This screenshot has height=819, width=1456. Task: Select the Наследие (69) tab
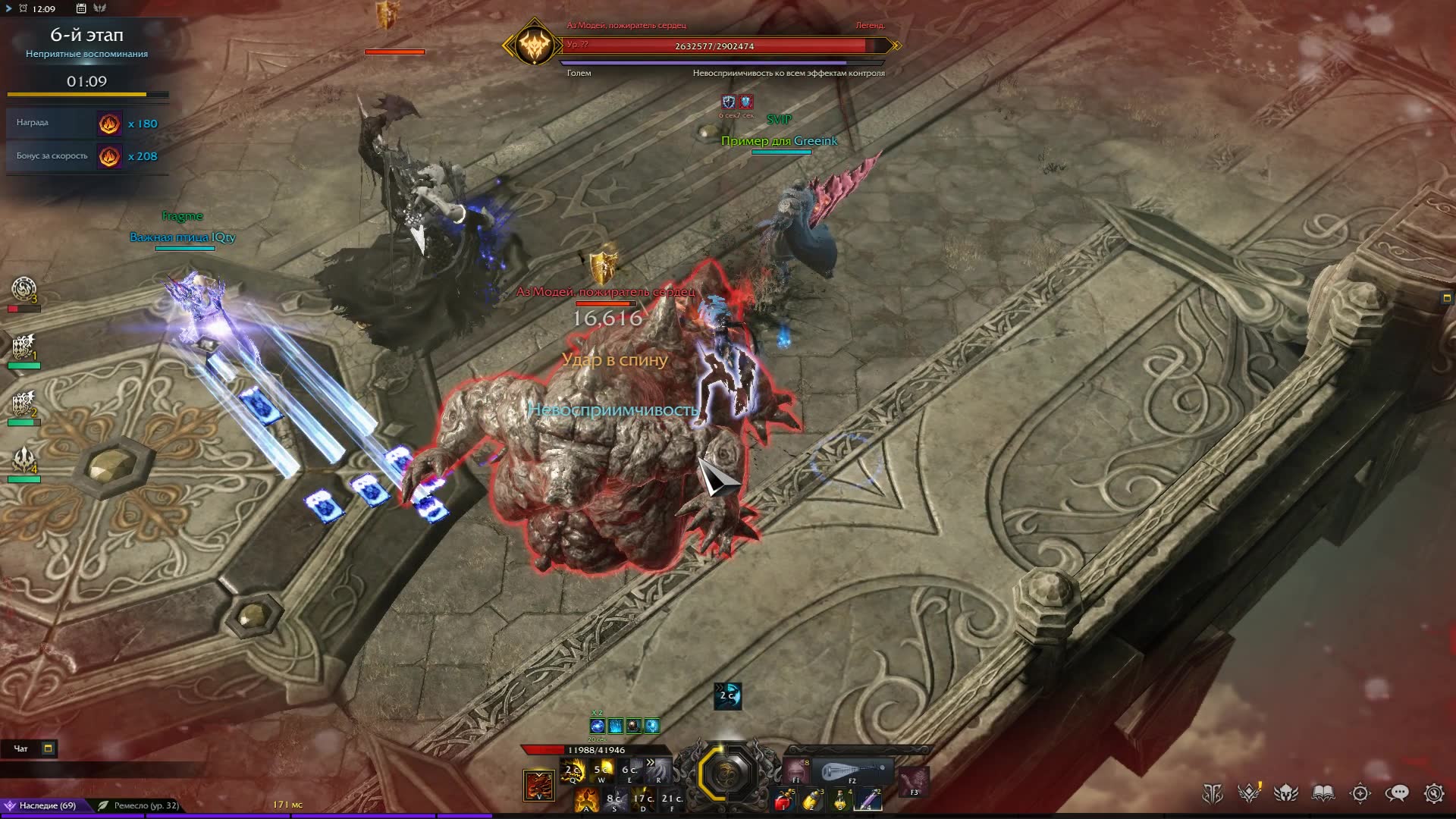47,805
